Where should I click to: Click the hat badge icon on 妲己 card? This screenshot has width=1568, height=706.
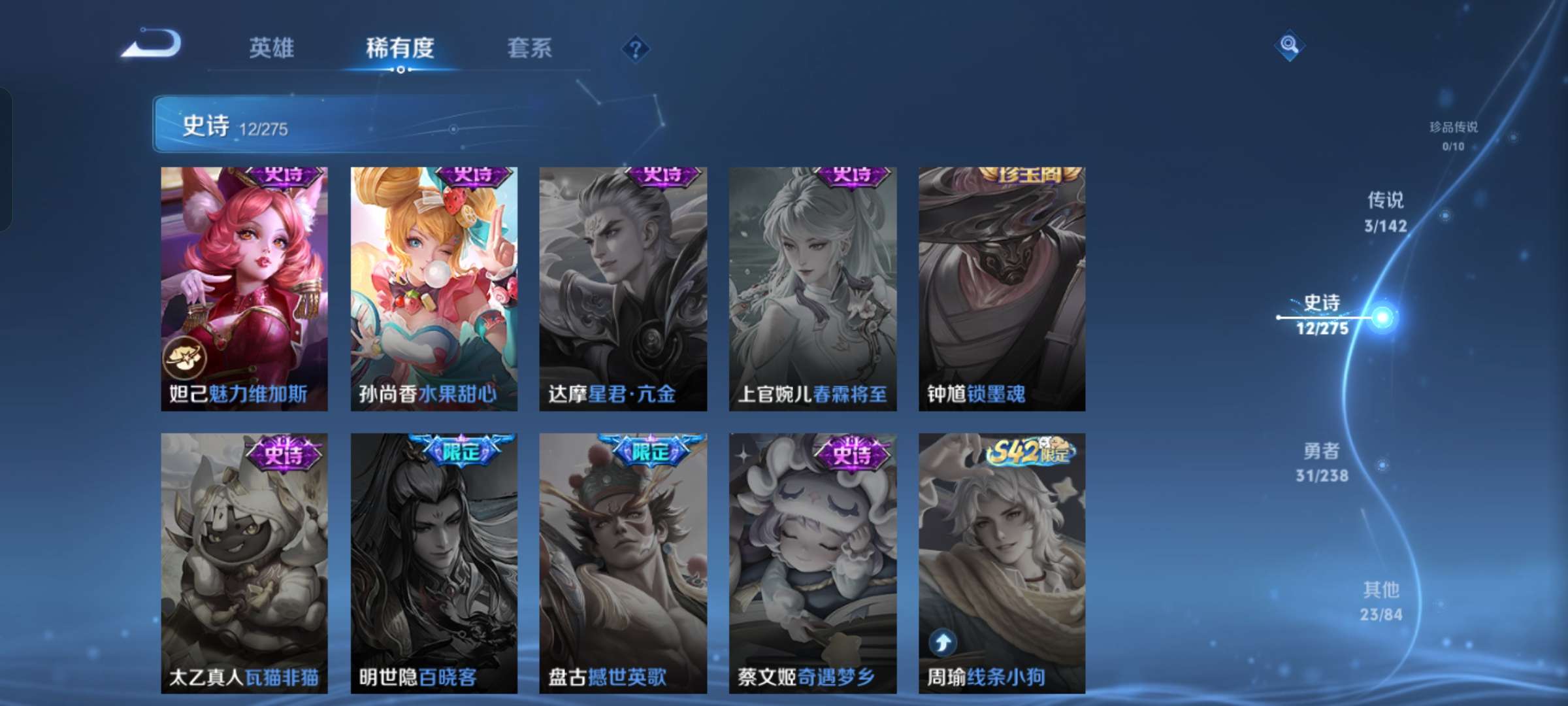[186, 357]
